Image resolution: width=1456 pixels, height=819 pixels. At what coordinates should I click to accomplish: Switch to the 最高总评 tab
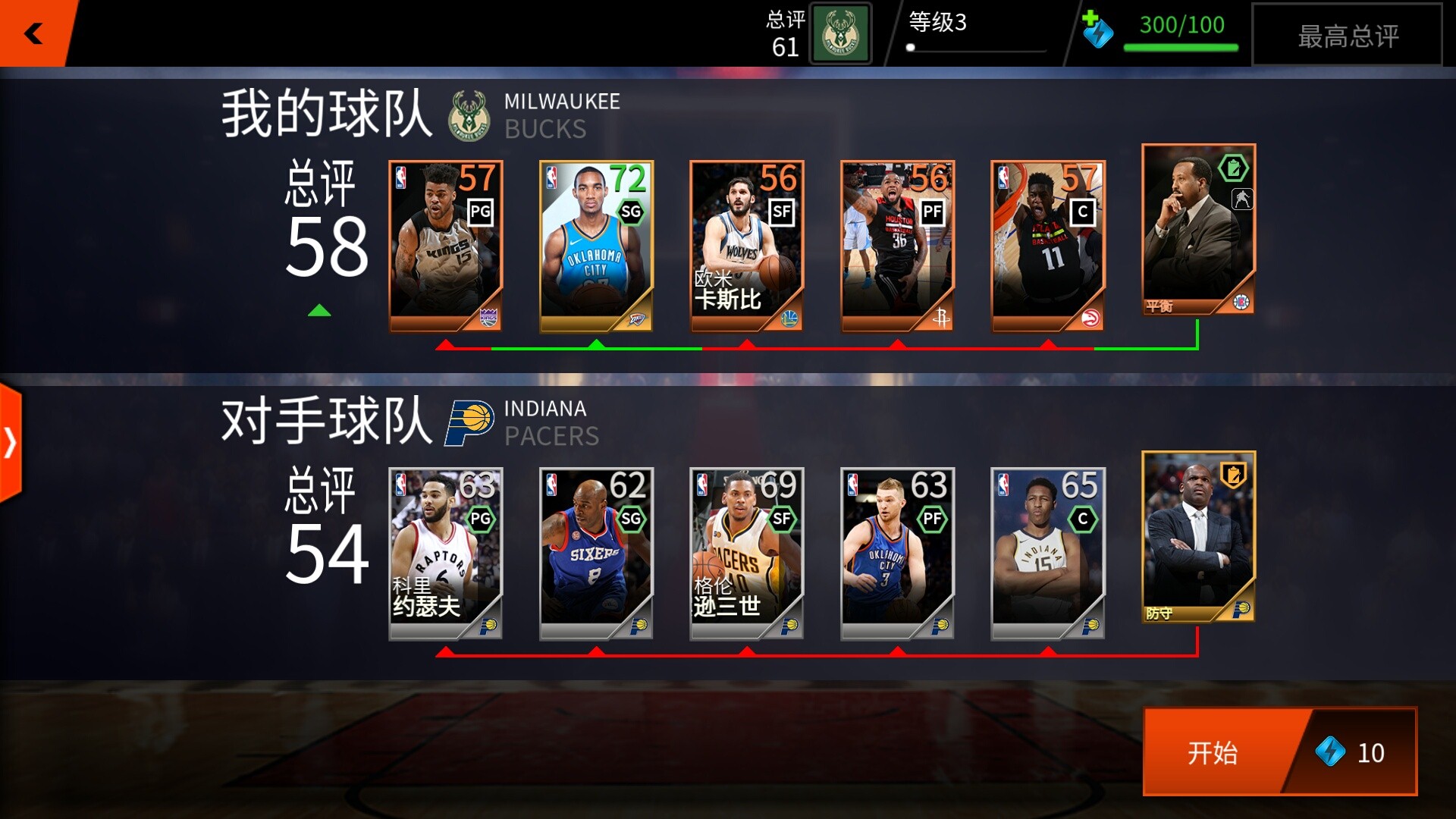[1348, 36]
